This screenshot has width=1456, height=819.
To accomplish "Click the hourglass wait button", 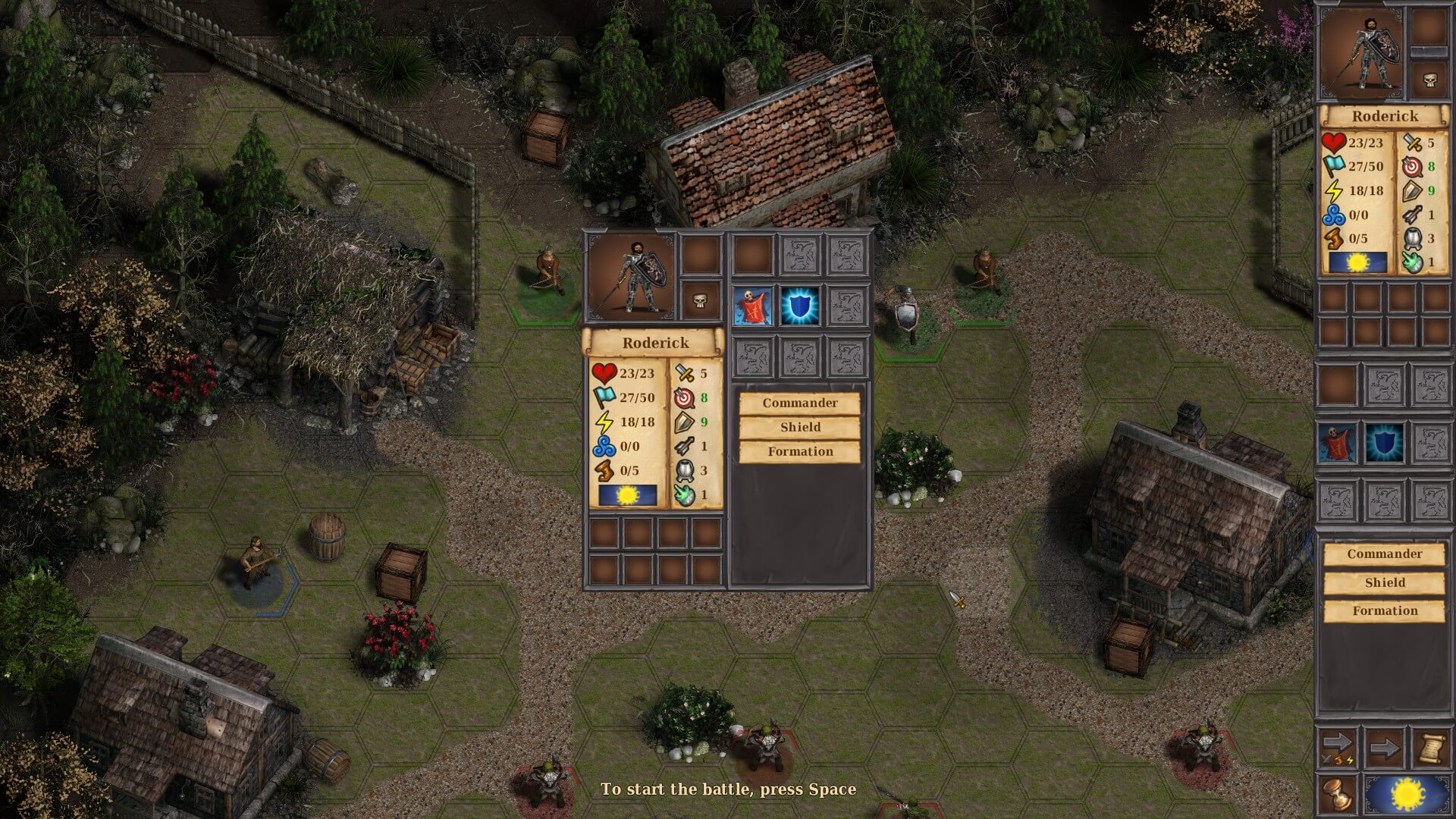I will pyautogui.click(x=1336, y=794).
